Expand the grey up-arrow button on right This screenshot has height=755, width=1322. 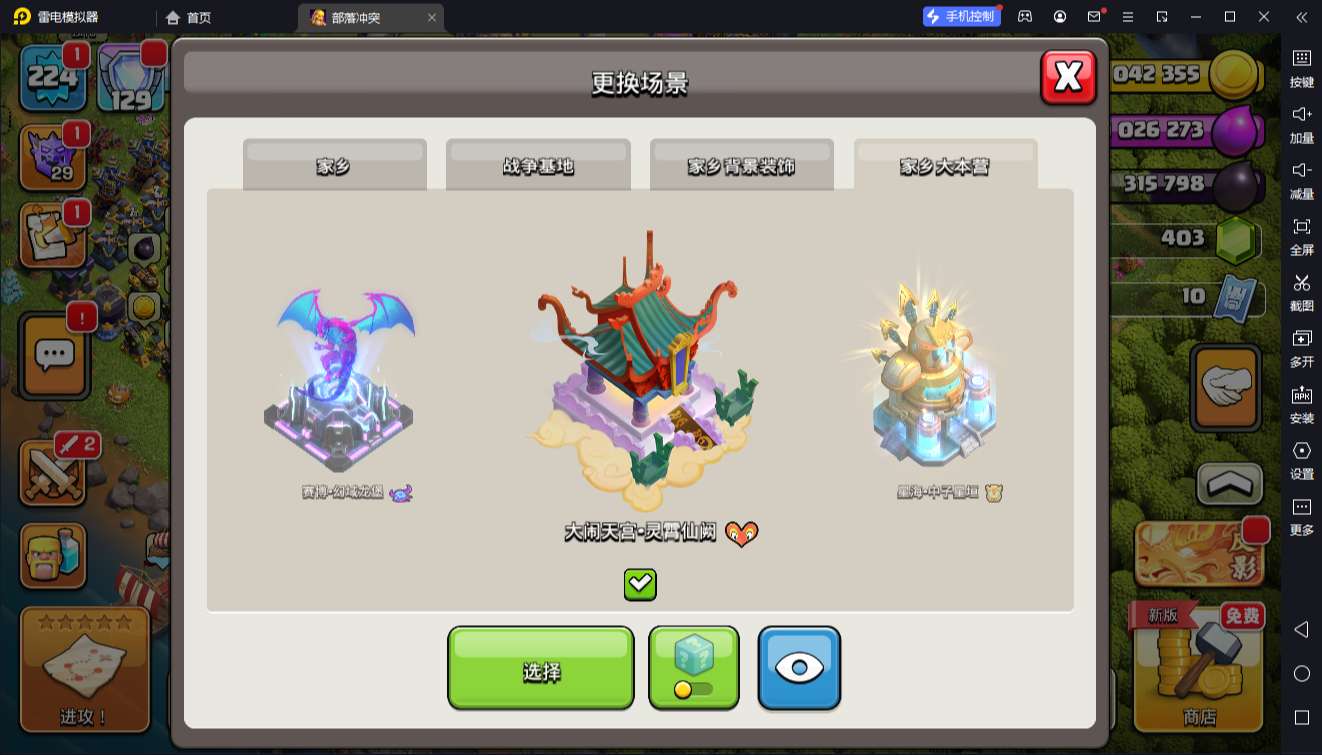tap(1229, 485)
